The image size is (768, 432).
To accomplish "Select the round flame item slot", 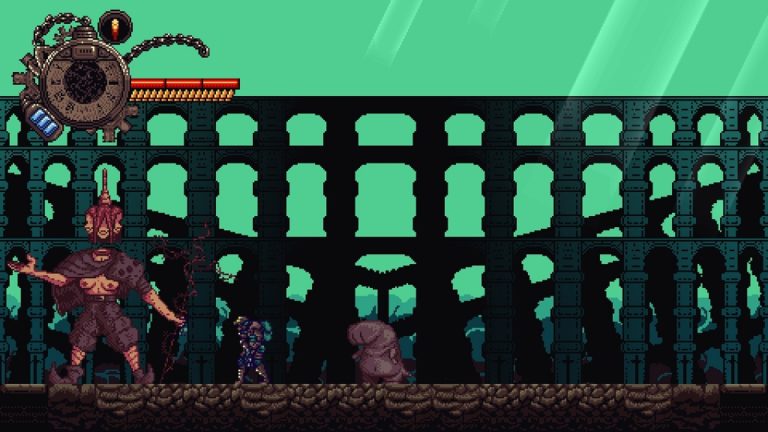I will [x=114, y=25].
